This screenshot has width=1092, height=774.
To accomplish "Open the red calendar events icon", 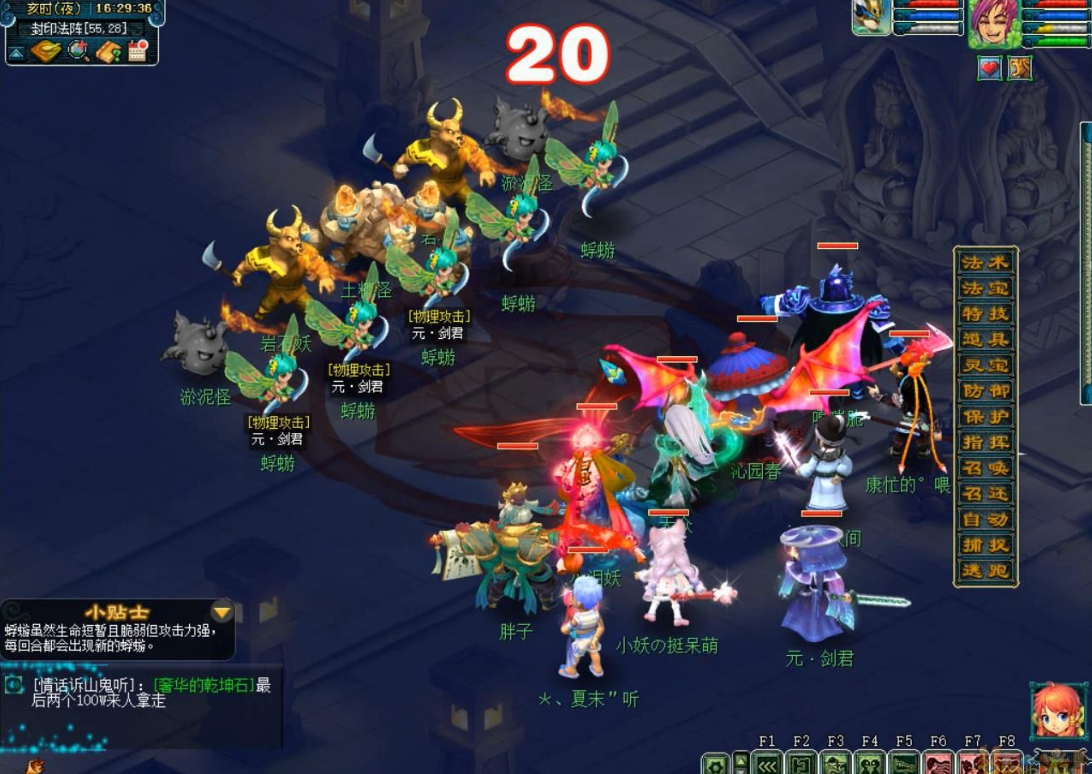I will pos(138,50).
